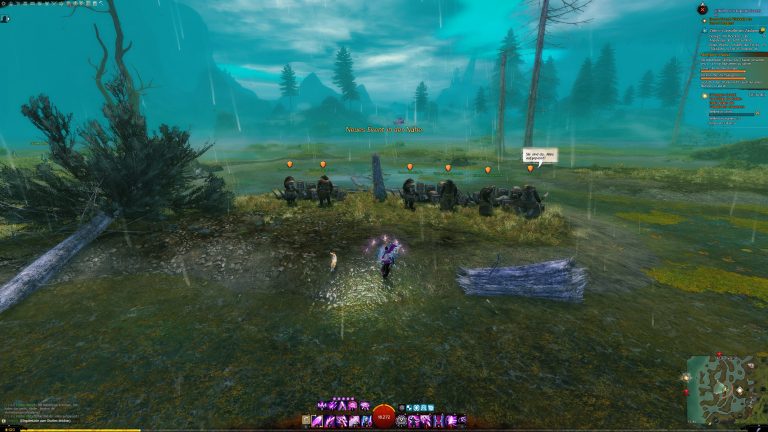The width and height of the screenshot is (768, 432).
Task: Click the red circular icon above the quest tracker
Action: click(x=702, y=9)
